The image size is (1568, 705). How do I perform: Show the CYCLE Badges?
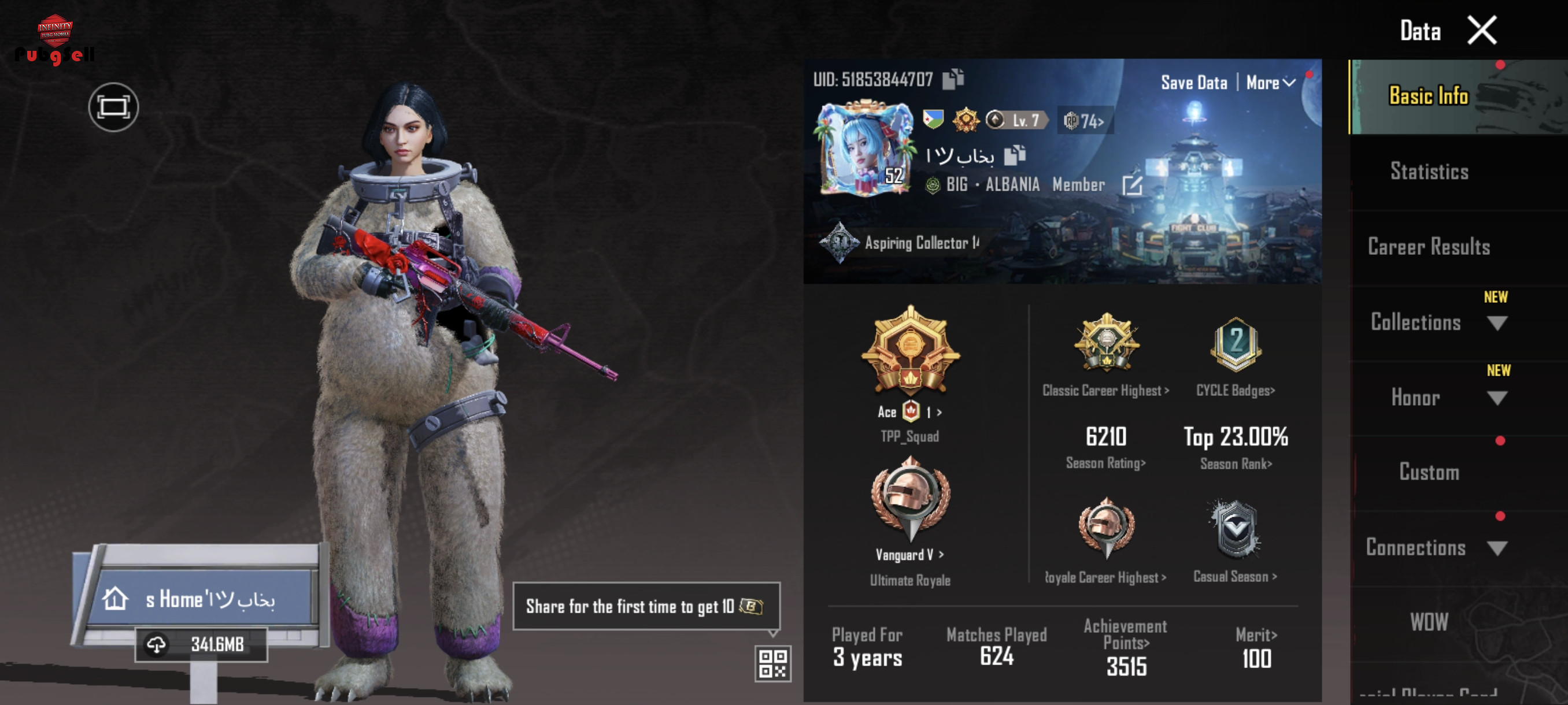point(1235,391)
